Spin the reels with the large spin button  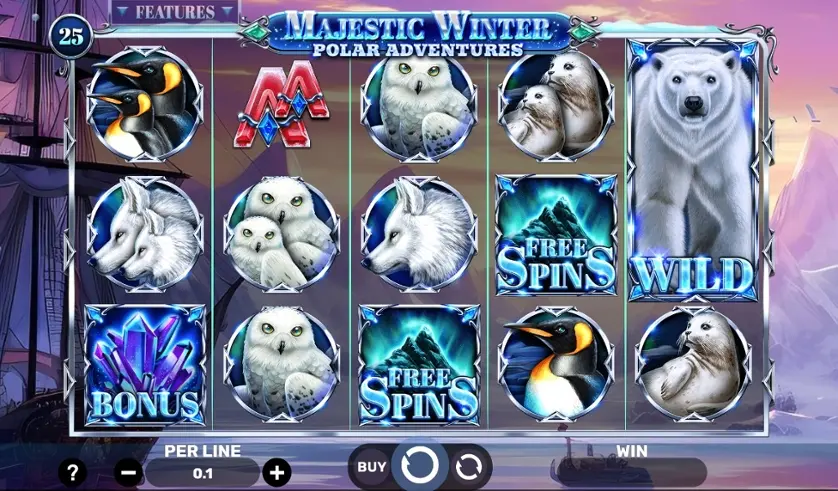tap(419, 466)
